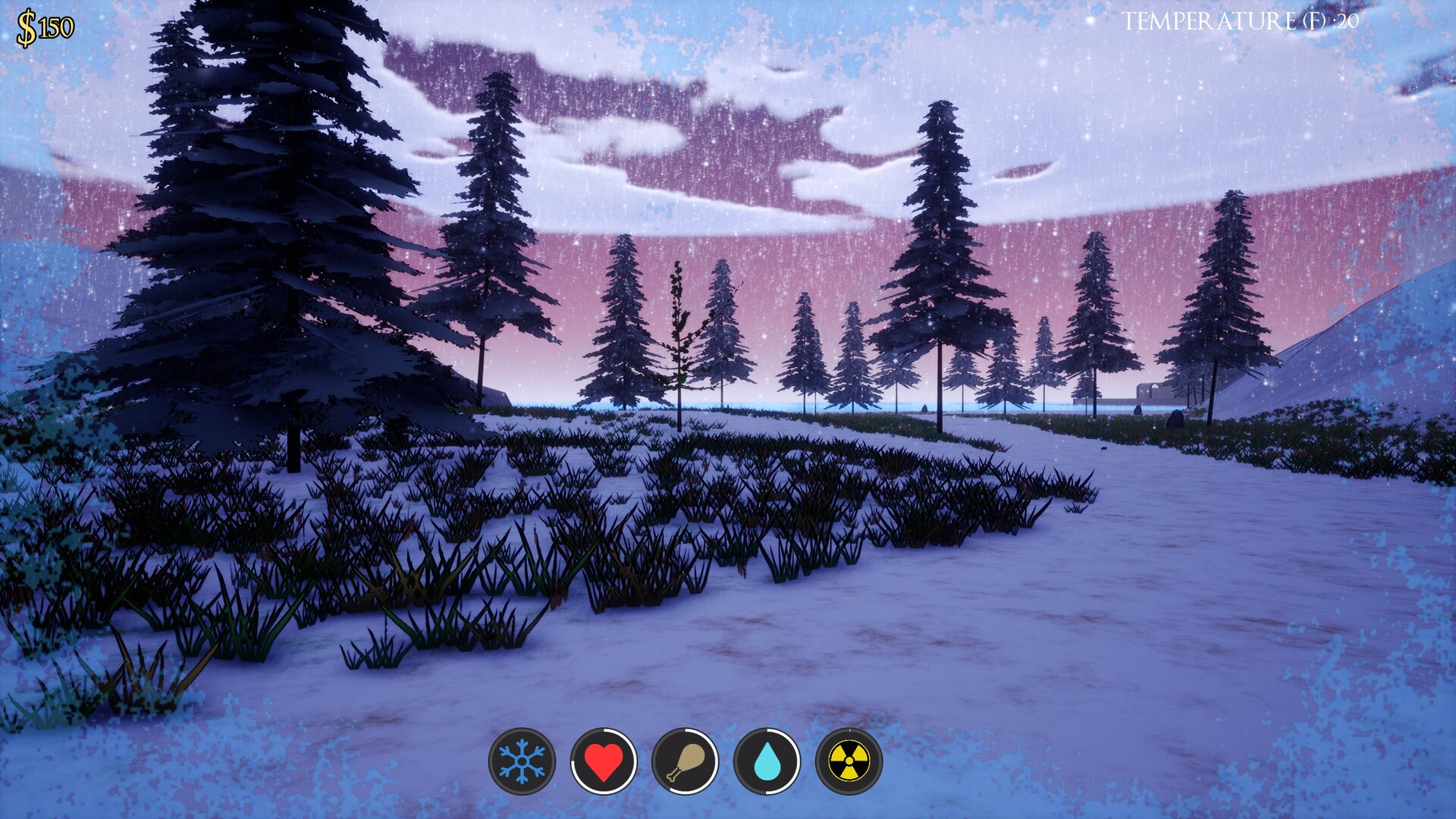The width and height of the screenshot is (1456, 819).
Task: Click the chicken drumstick hunger icon
Action: (686, 761)
